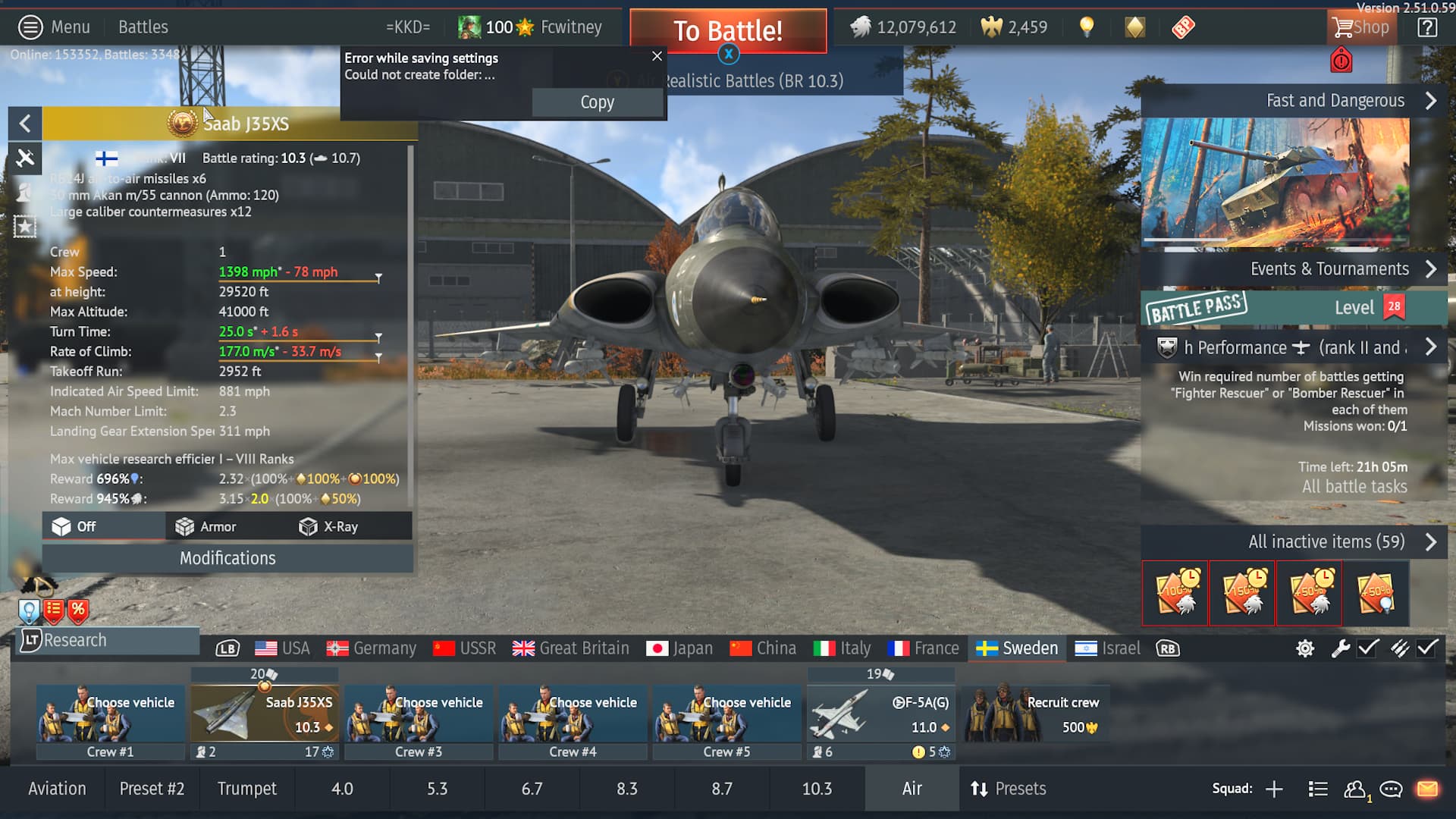1456x819 pixels.
Task: Select the 8.7 preset tab
Action: click(x=721, y=789)
